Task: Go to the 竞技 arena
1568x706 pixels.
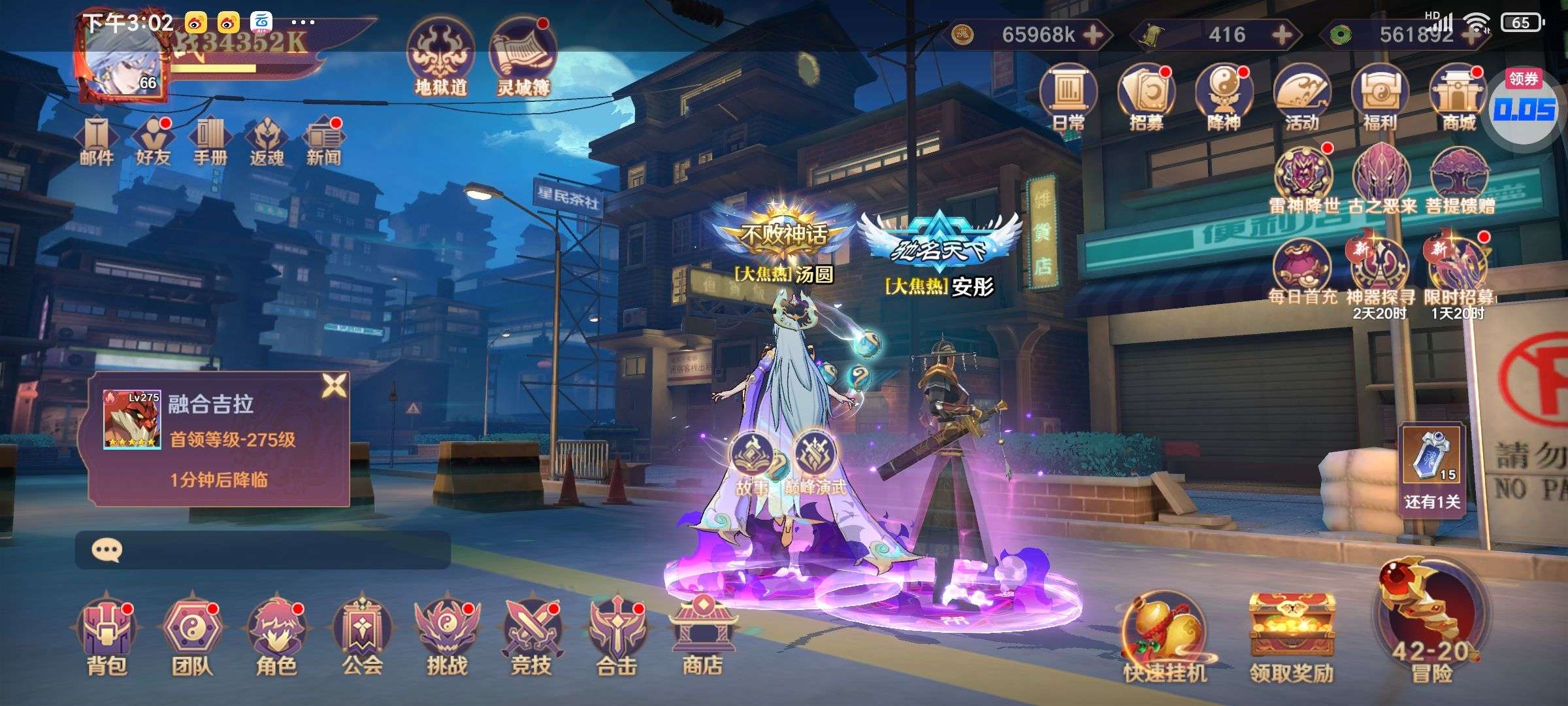Action: (x=531, y=635)
